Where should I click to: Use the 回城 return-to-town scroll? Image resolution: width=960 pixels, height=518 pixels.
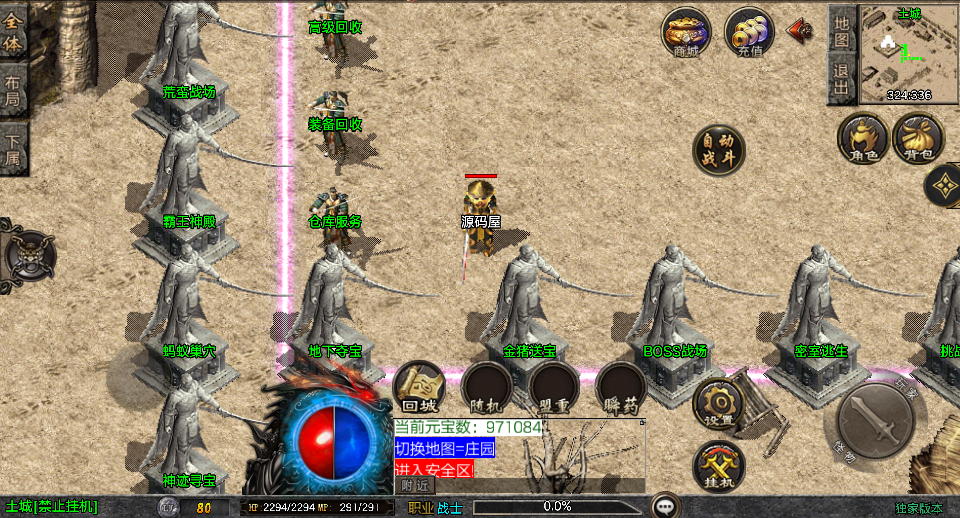click(x=420, y=388)
